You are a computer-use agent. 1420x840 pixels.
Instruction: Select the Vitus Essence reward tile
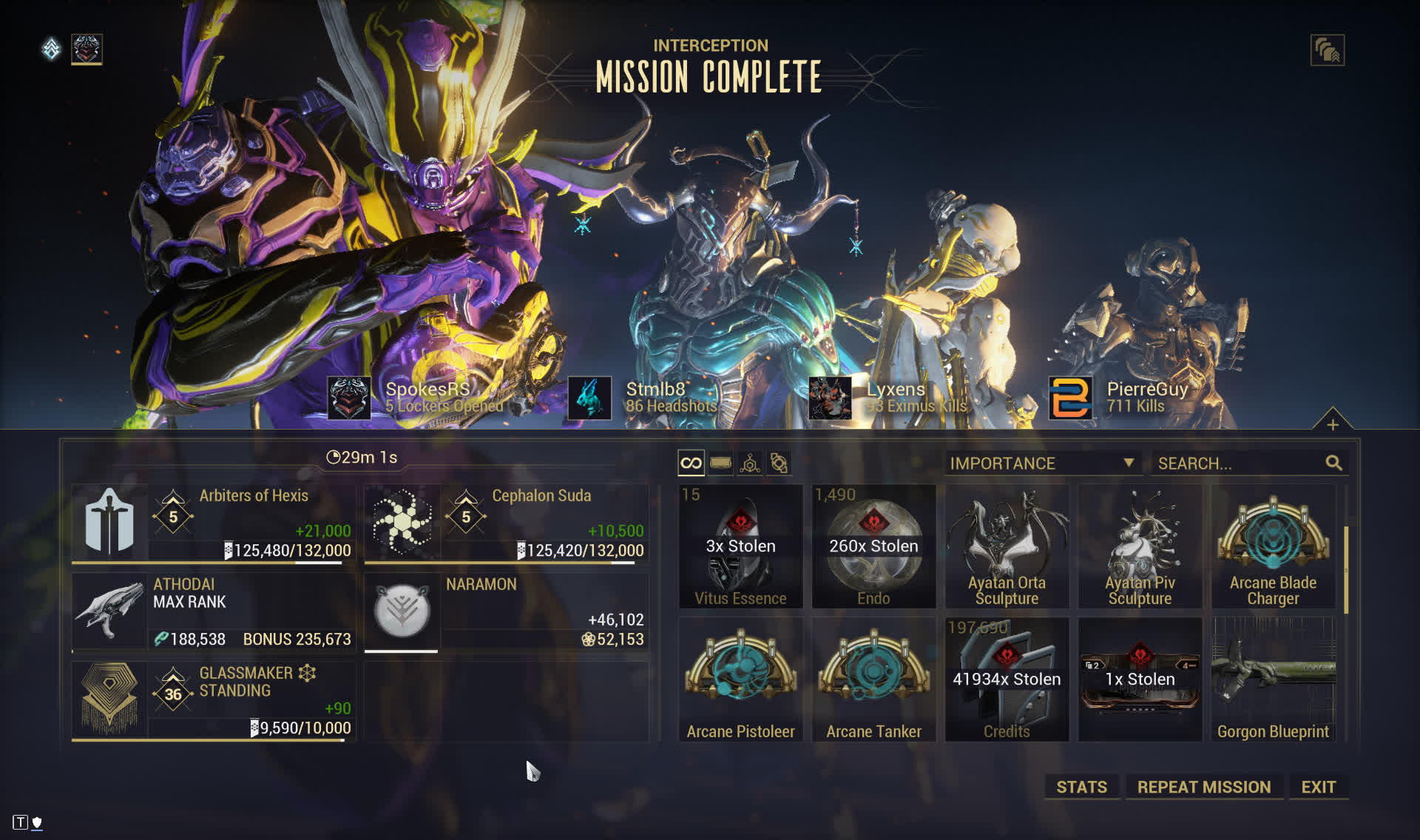(740, 546)
